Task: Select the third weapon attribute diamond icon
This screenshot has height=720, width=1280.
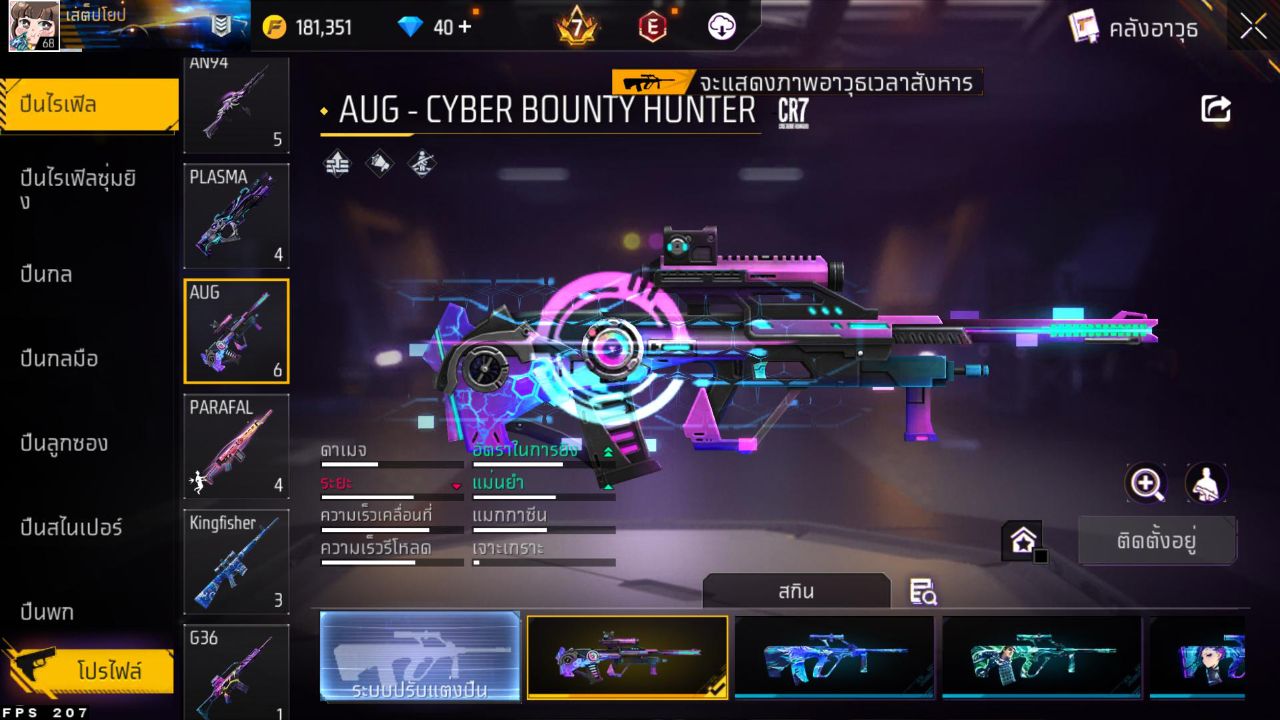Action: point(420,163)
